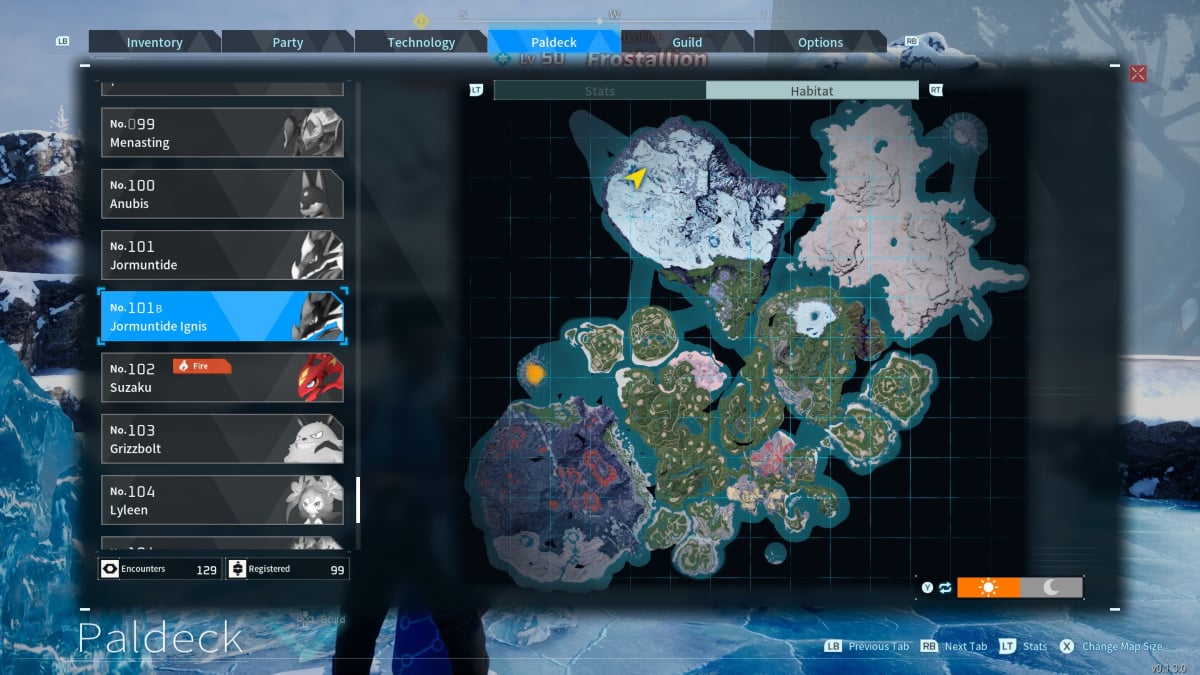Select the Paldeck tab
Screen dimensions: 1200x675
[553, 42]
